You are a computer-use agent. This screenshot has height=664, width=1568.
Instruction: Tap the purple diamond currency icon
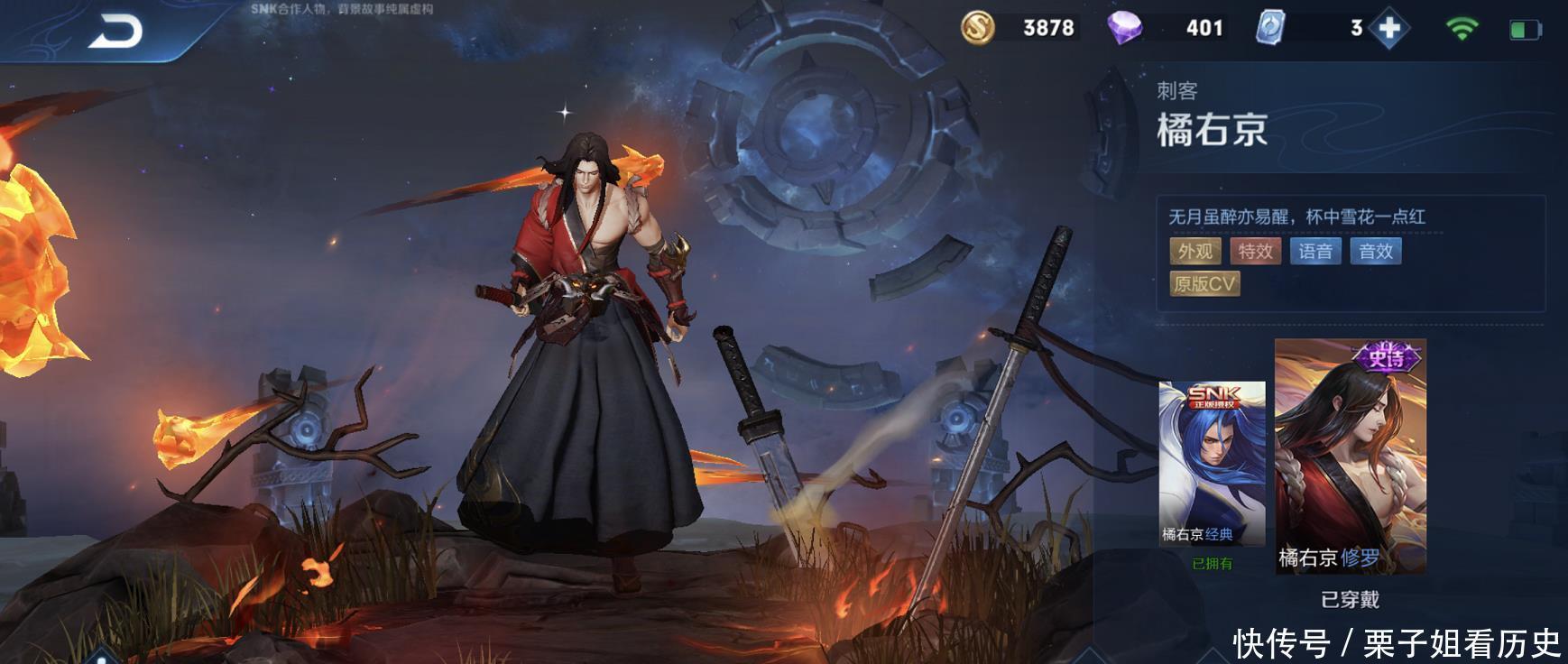tap(1124, 28)
